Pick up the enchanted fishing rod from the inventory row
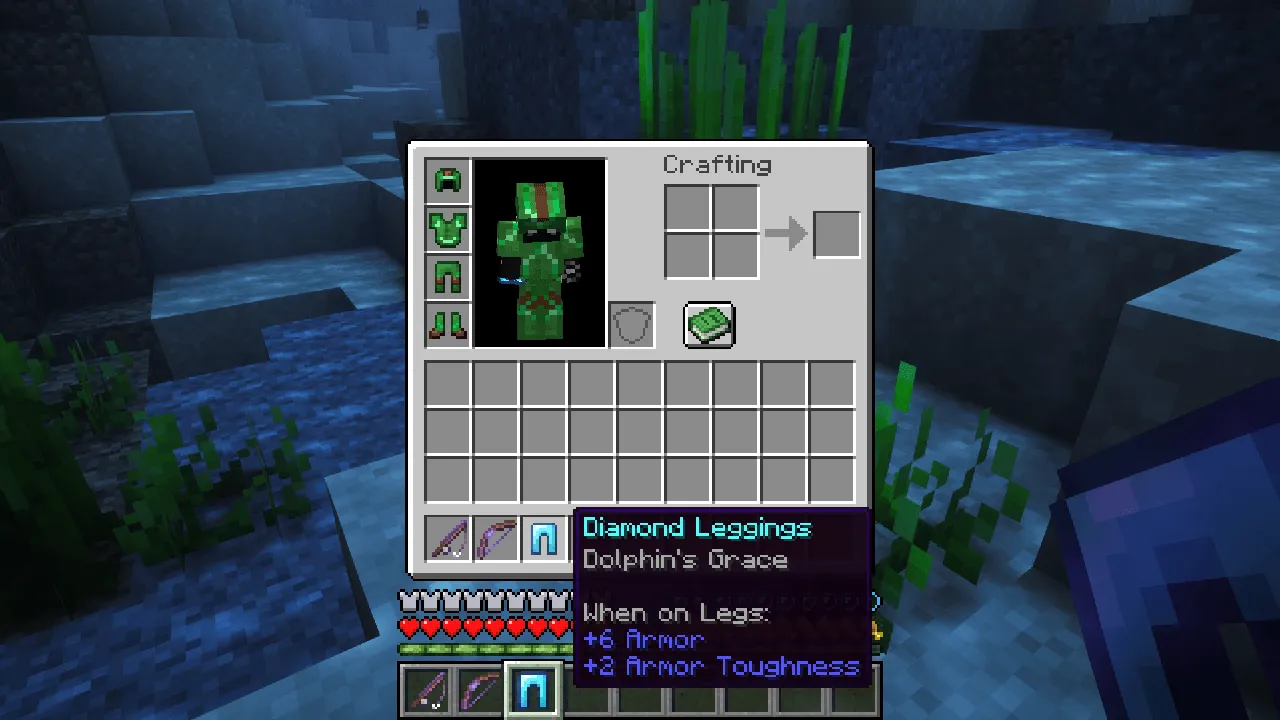The image size is (1280, 720). 447,539
